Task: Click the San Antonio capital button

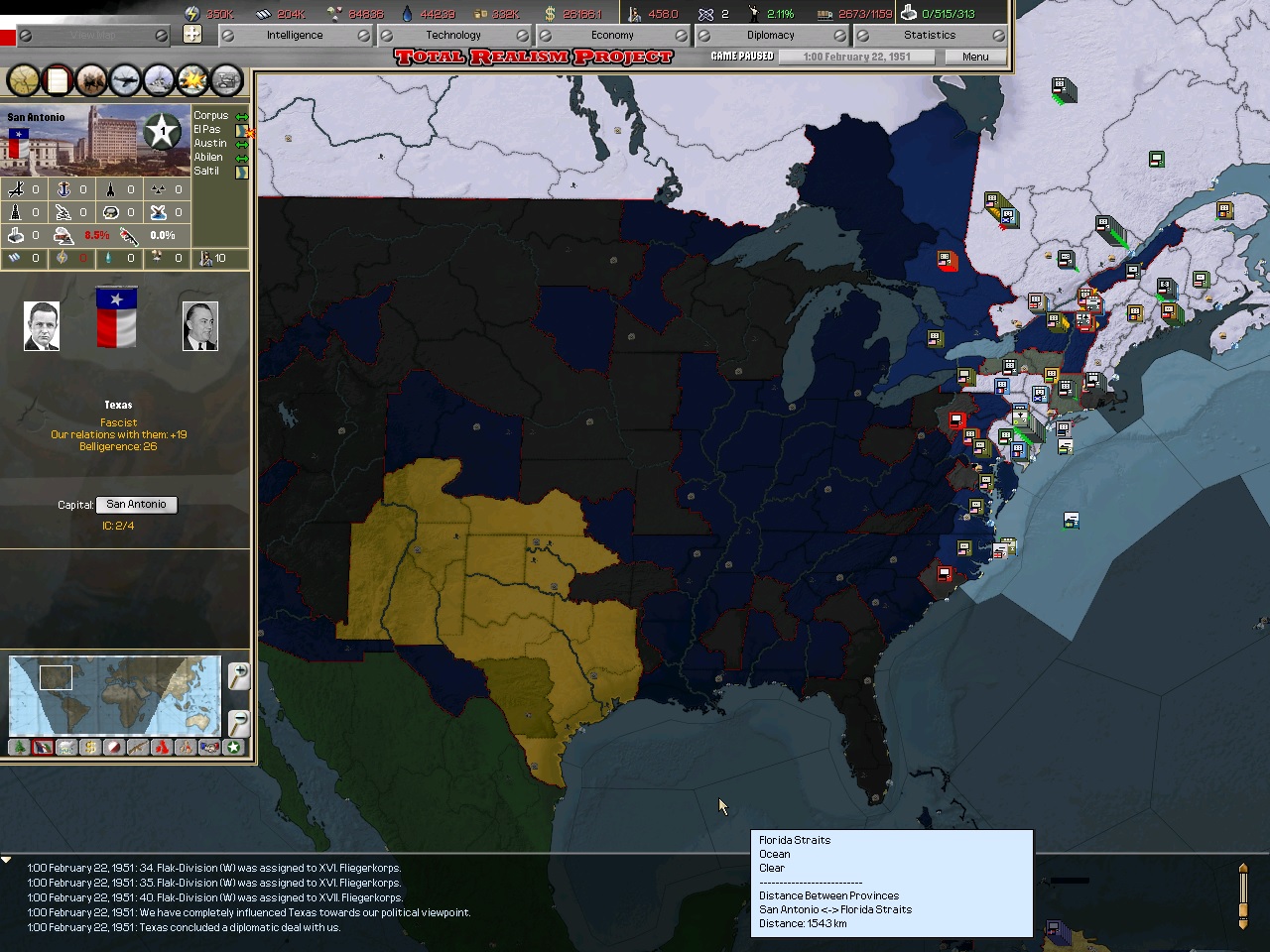Action: (136, 504)
